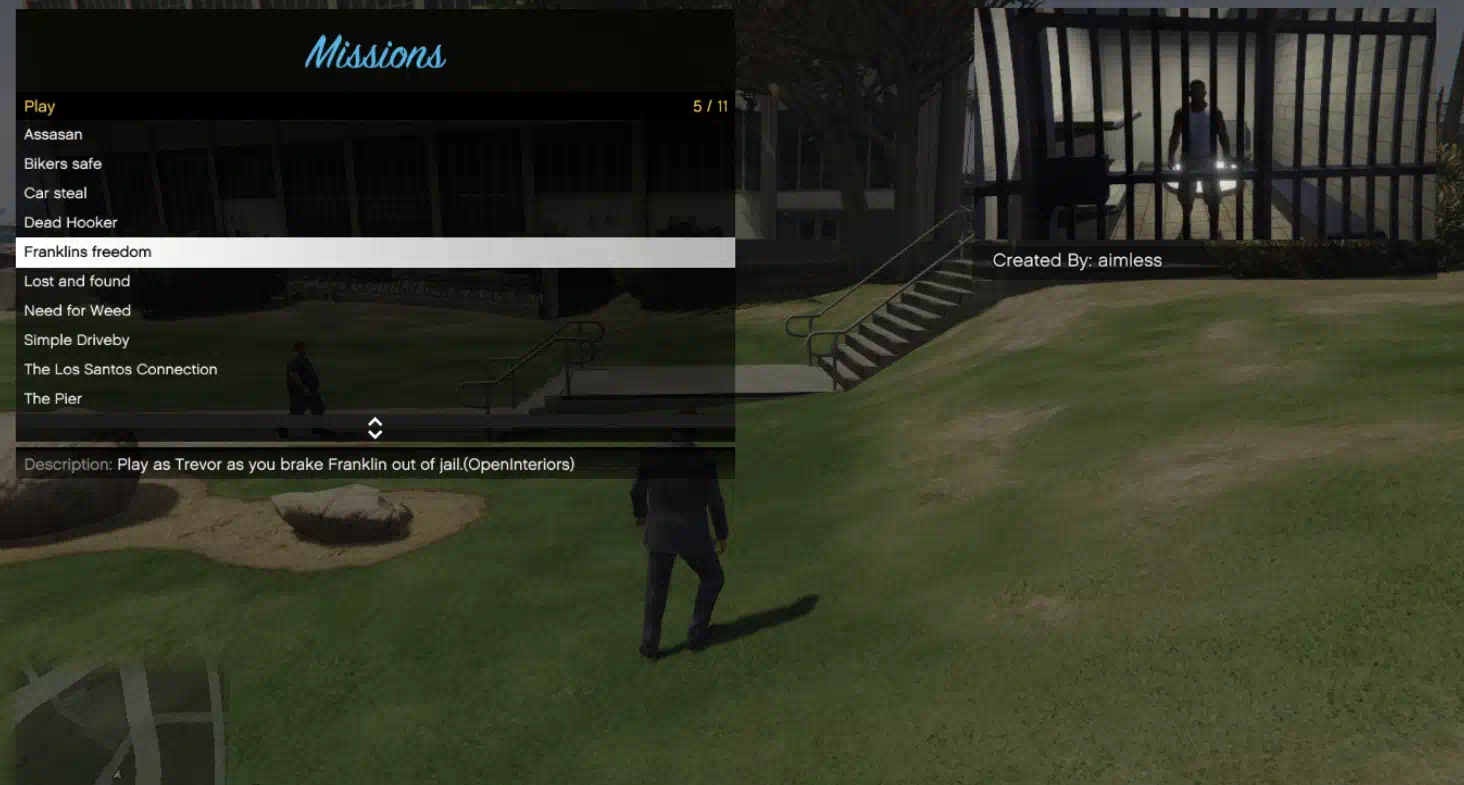
Task: Select the Dead Hooker mission
Action: tap(71, 223)
